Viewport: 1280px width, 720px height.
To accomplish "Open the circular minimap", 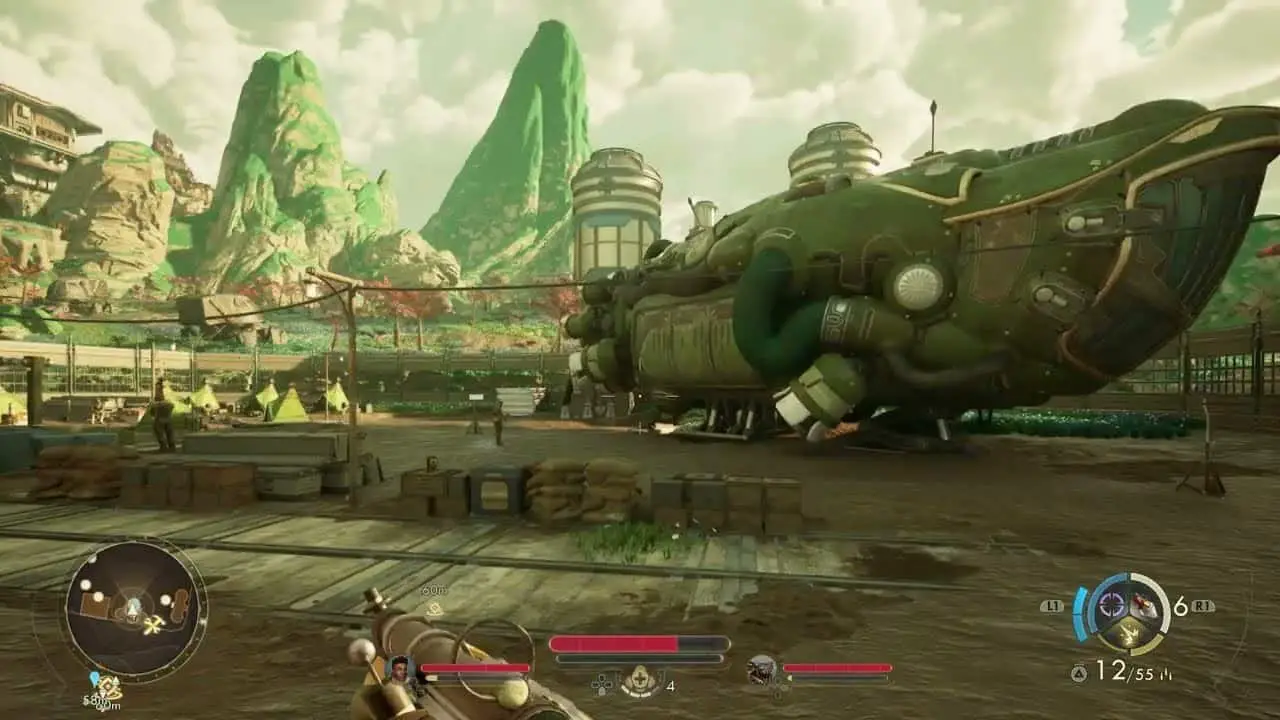I will [133, 607].
